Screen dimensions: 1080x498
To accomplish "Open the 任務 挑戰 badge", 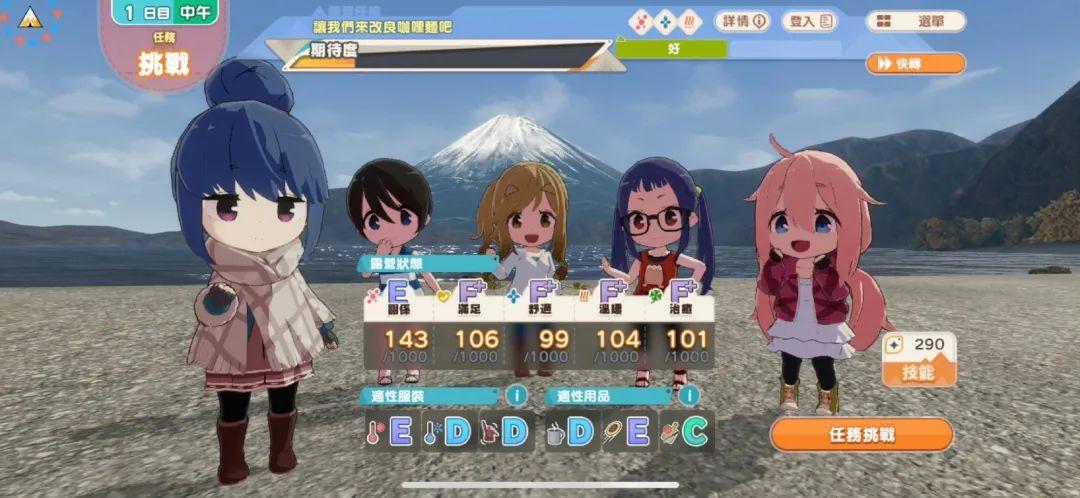I will pos(163,57).
